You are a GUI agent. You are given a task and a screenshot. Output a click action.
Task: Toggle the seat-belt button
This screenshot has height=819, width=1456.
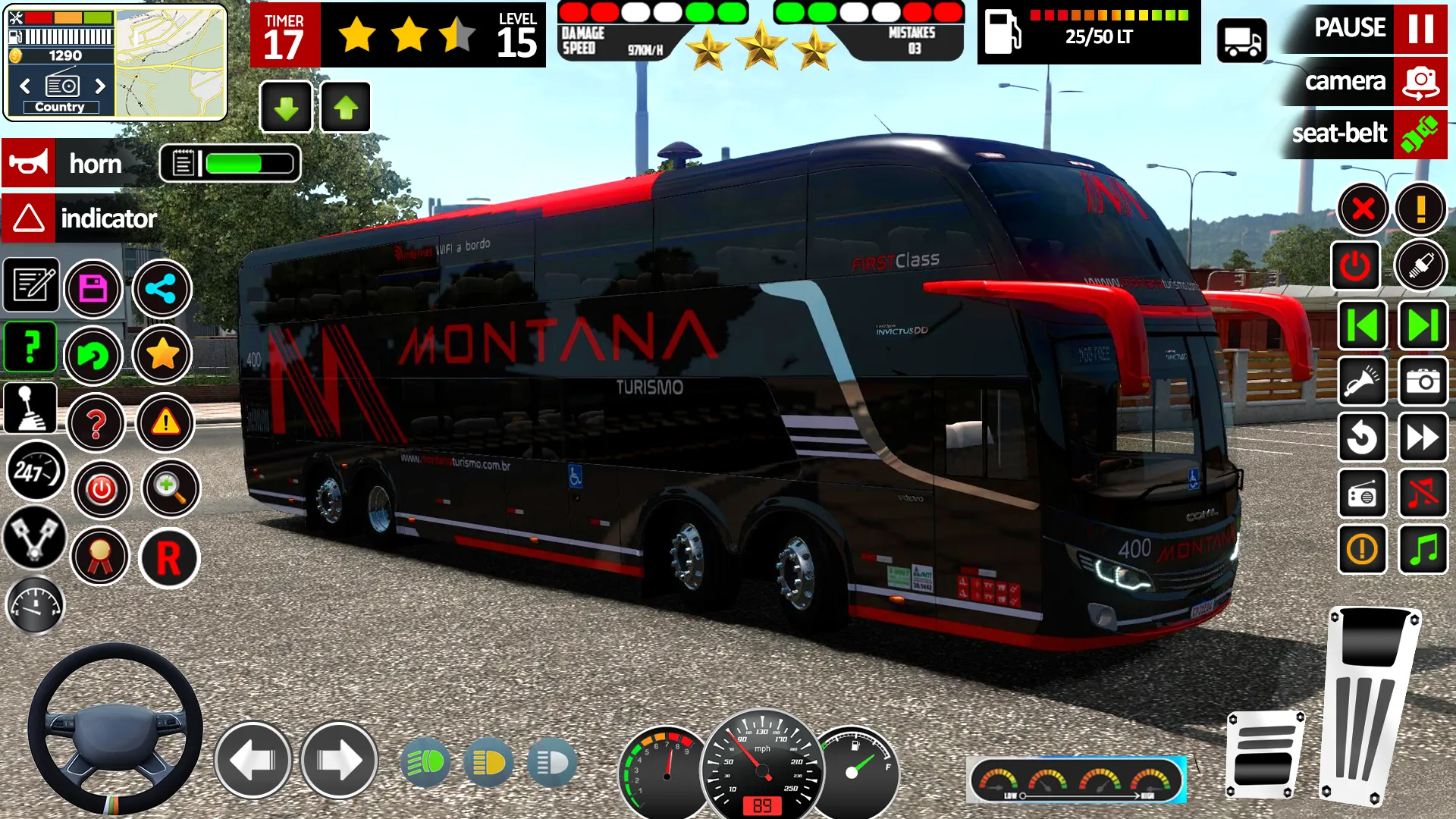pos(1420,134)
